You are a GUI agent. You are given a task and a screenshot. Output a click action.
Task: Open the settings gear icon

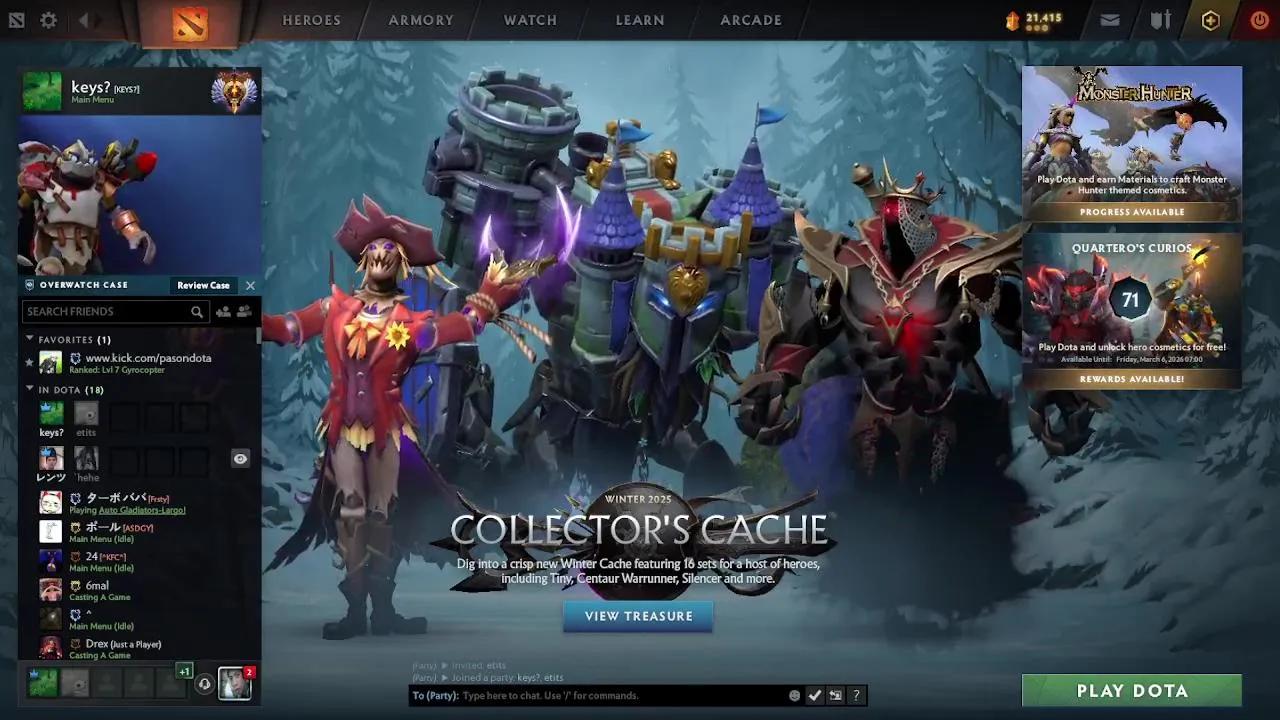coord(47,20)
